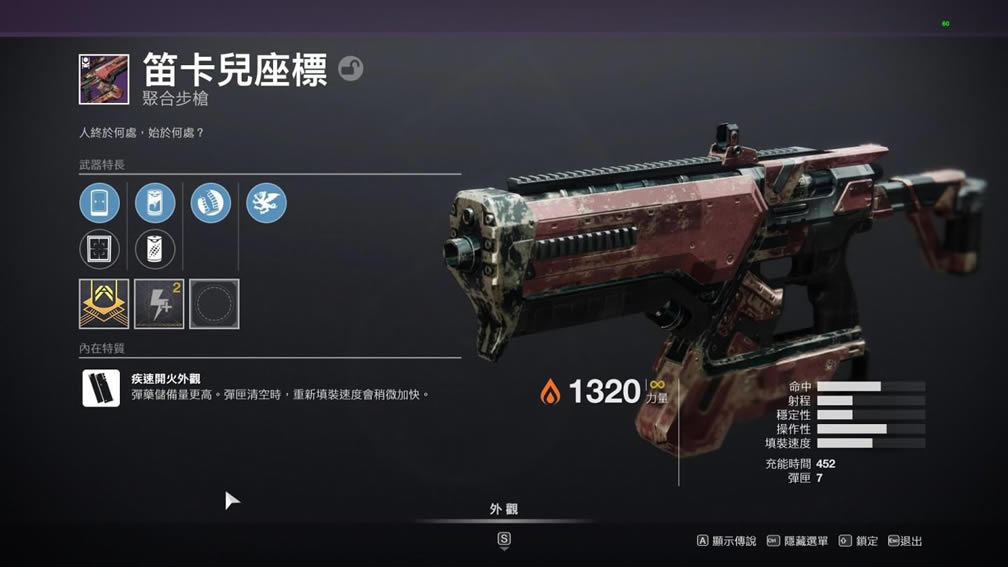This screenshot has width=1008, height=567.
Task: Exit the inspection screen via 退出
Action: (905, 541)
